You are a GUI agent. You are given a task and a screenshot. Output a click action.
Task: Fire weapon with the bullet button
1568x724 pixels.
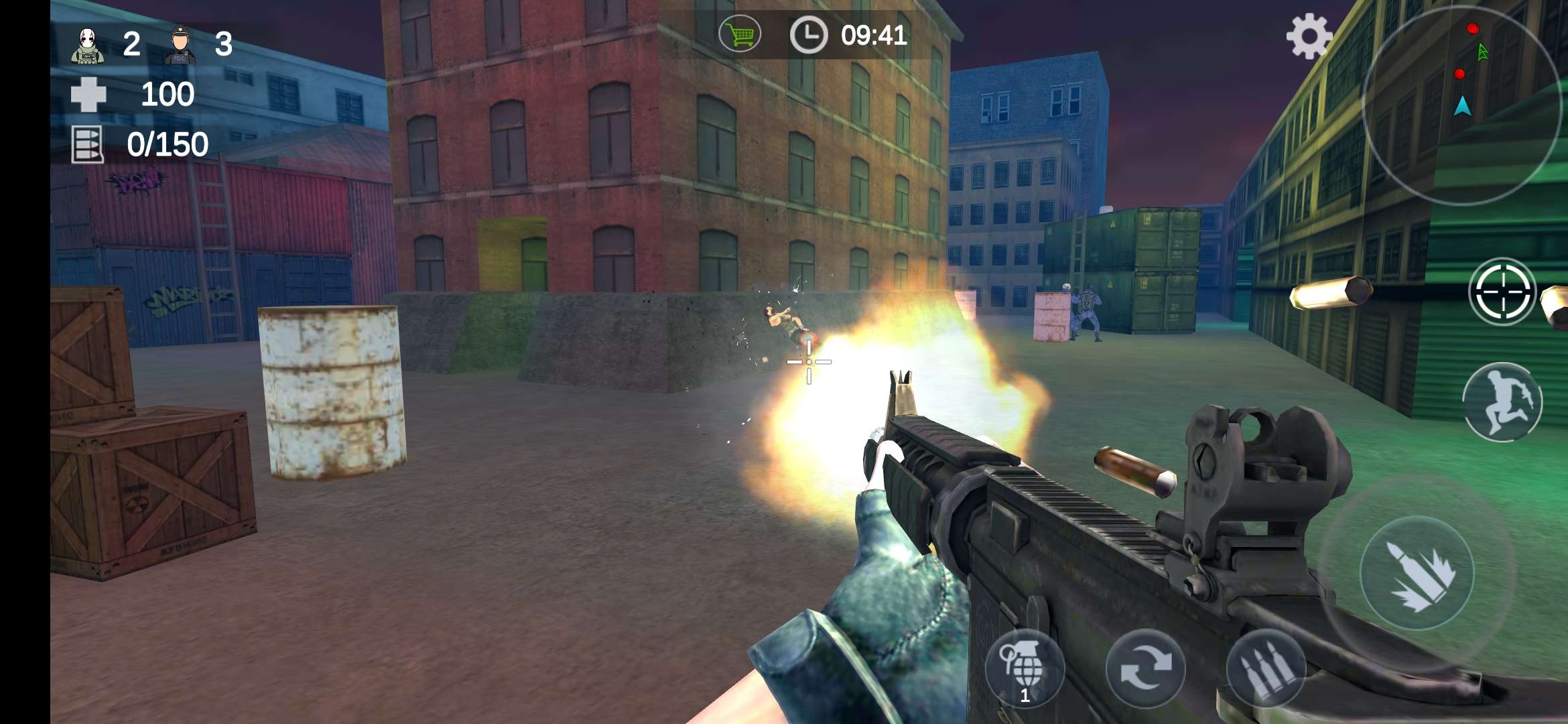pos(1417,574)
